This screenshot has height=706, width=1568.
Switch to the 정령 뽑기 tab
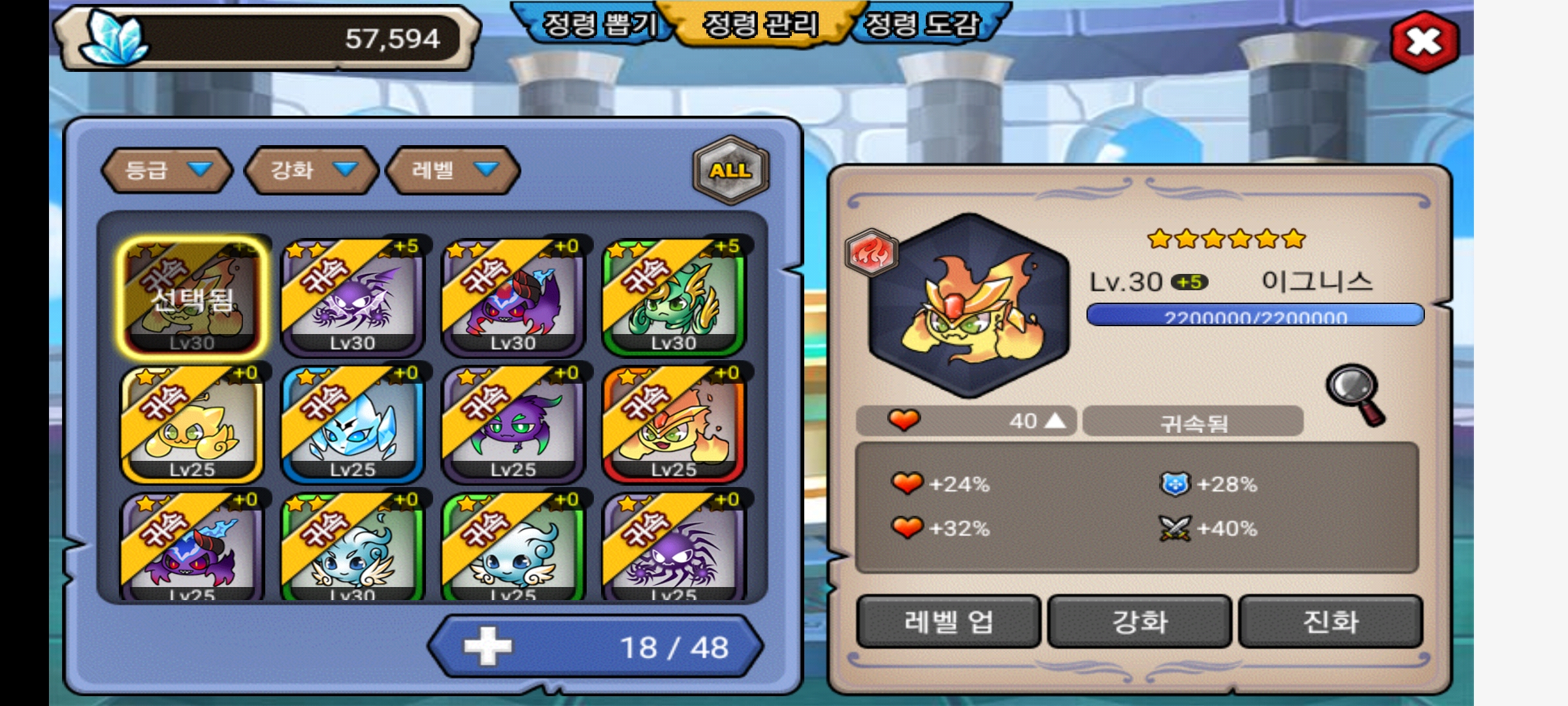pos(600,25)
